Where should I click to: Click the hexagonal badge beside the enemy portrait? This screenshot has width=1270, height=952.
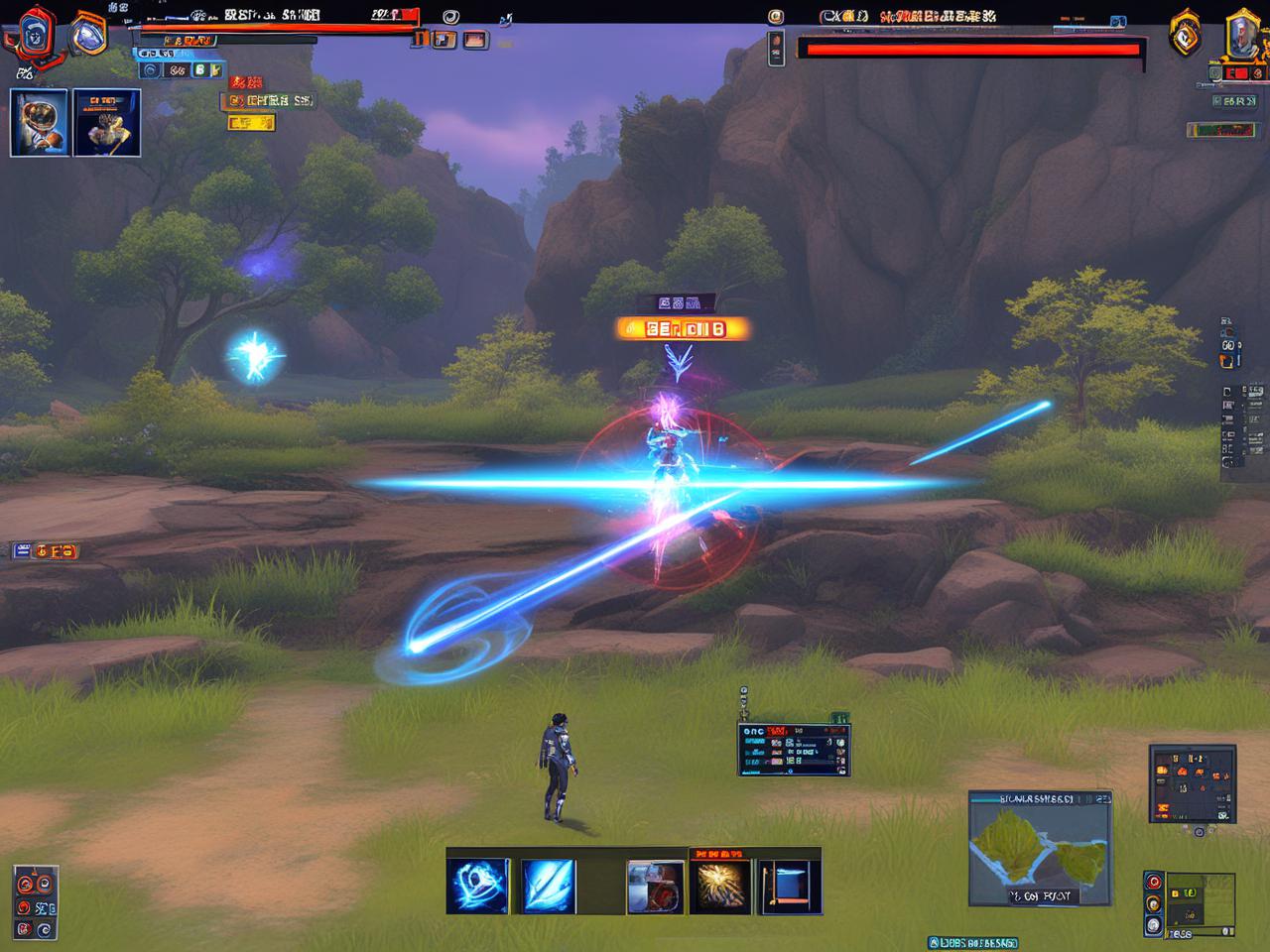click(x=1186, y=35)
